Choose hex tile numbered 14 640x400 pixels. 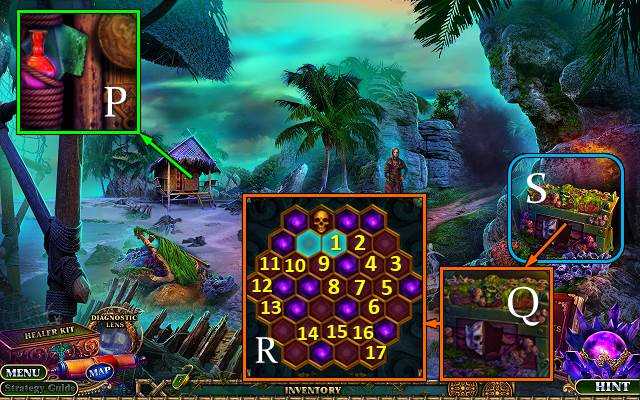308,331
